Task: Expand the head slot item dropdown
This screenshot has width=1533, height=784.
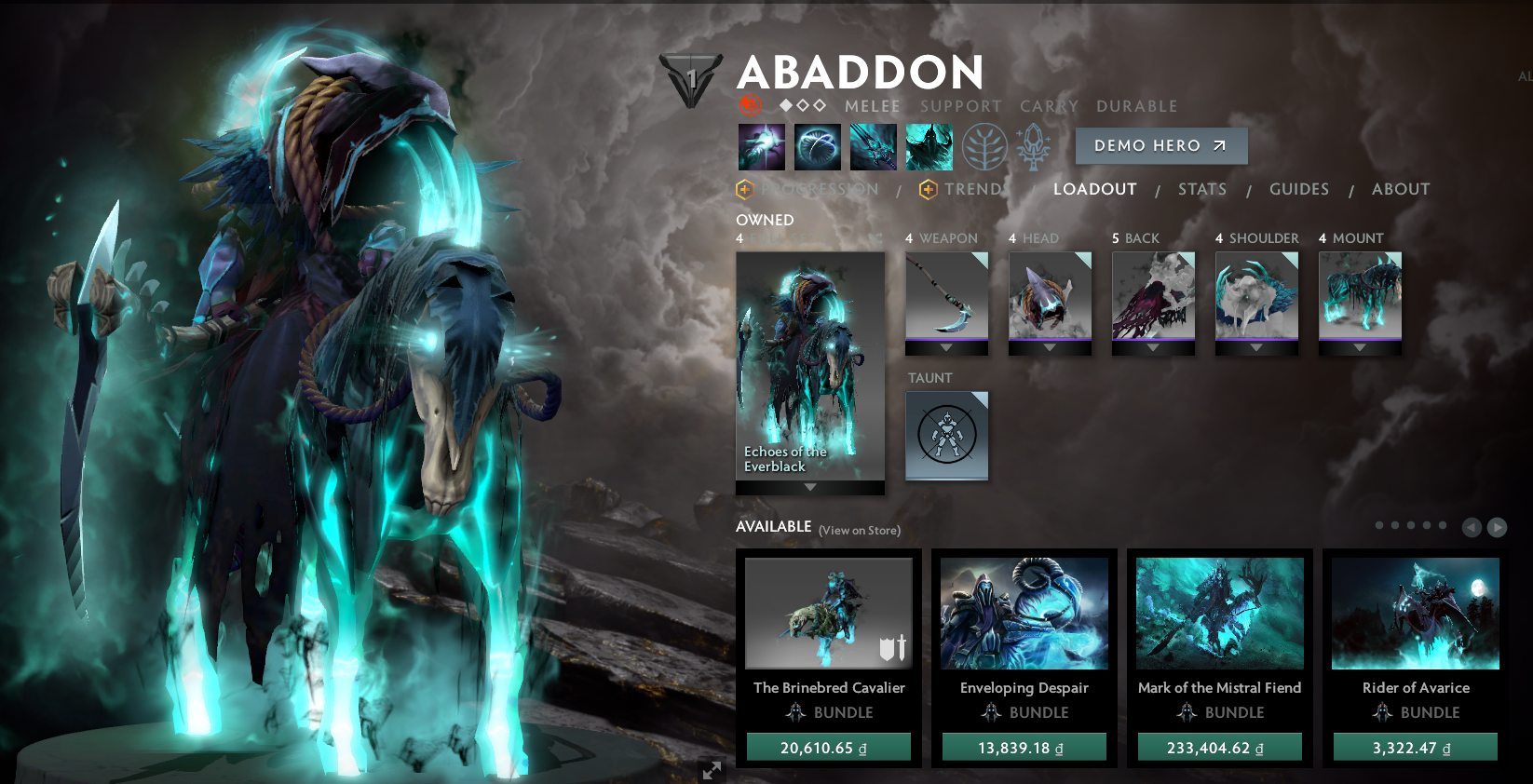Action: click(x=1050, y=348)
